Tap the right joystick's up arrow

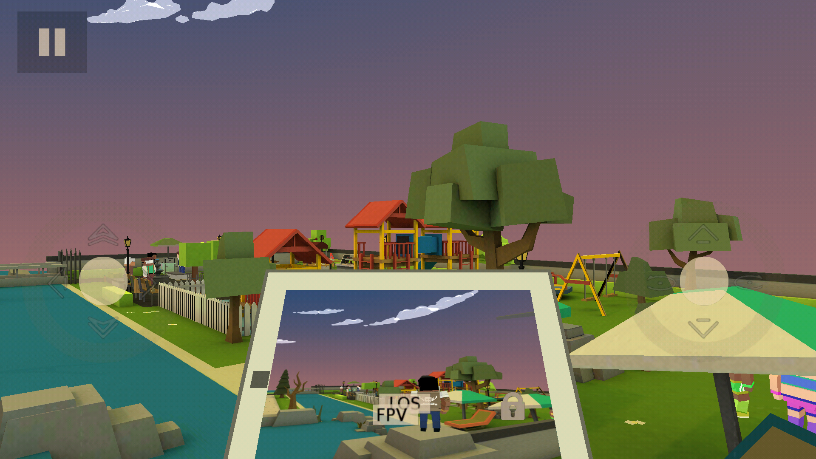[703, 236]
